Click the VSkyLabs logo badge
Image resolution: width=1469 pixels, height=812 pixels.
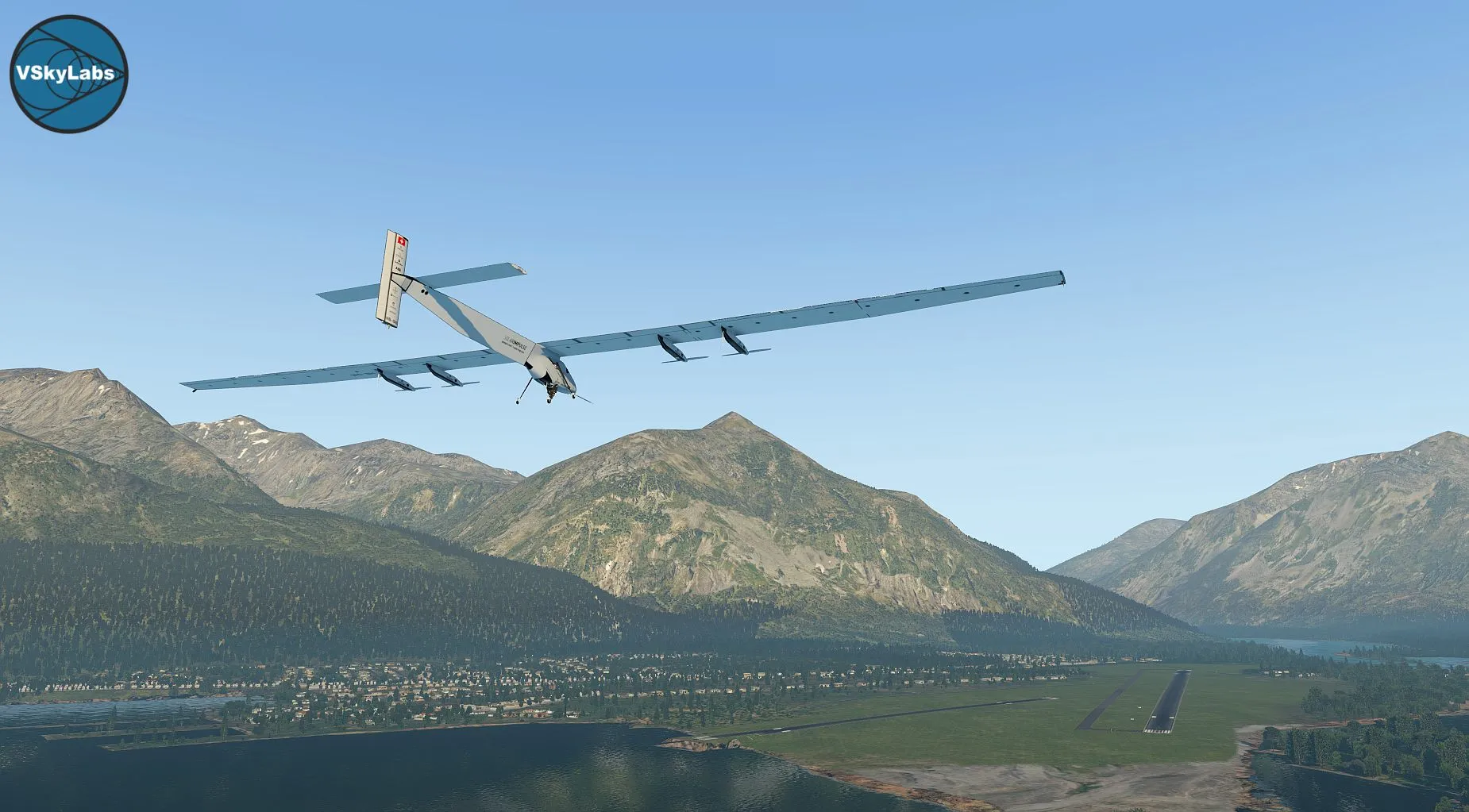68,74
